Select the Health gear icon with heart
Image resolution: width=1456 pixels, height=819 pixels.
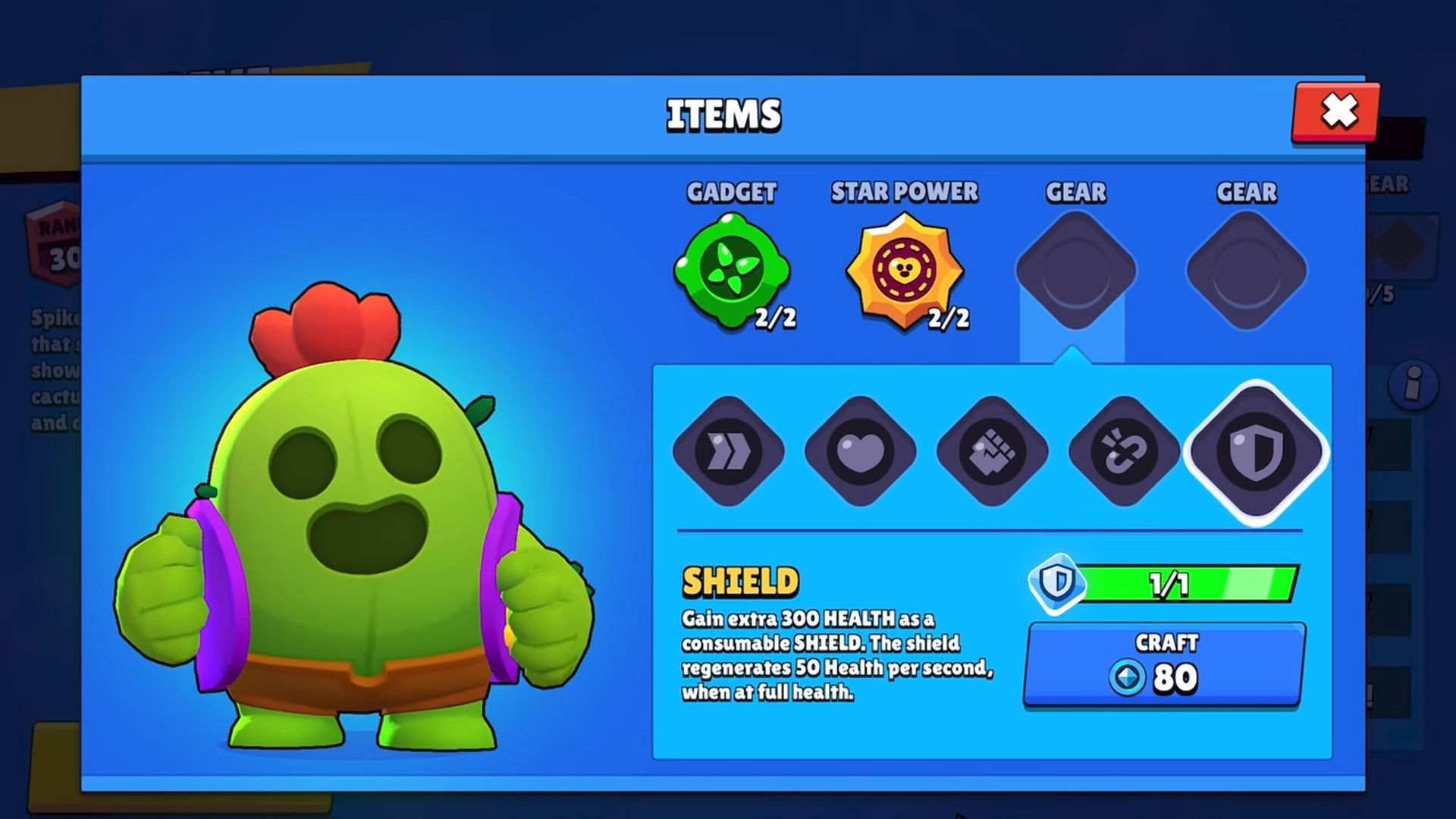click(x=861, y=451)
